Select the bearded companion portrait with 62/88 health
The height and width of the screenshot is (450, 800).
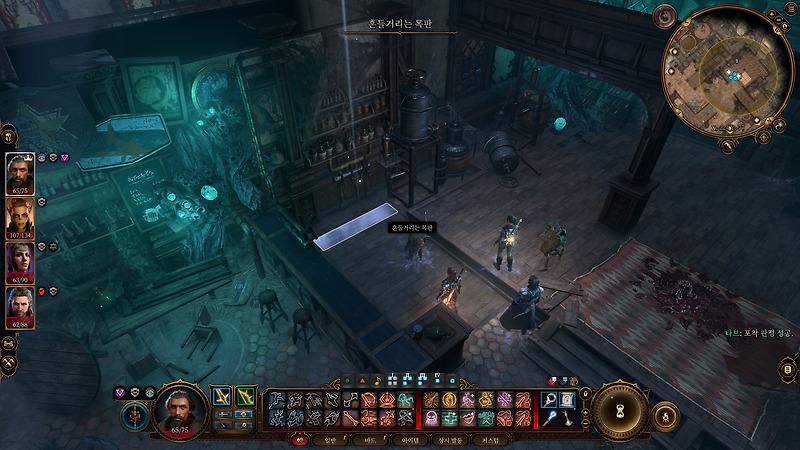click(20, 307)
